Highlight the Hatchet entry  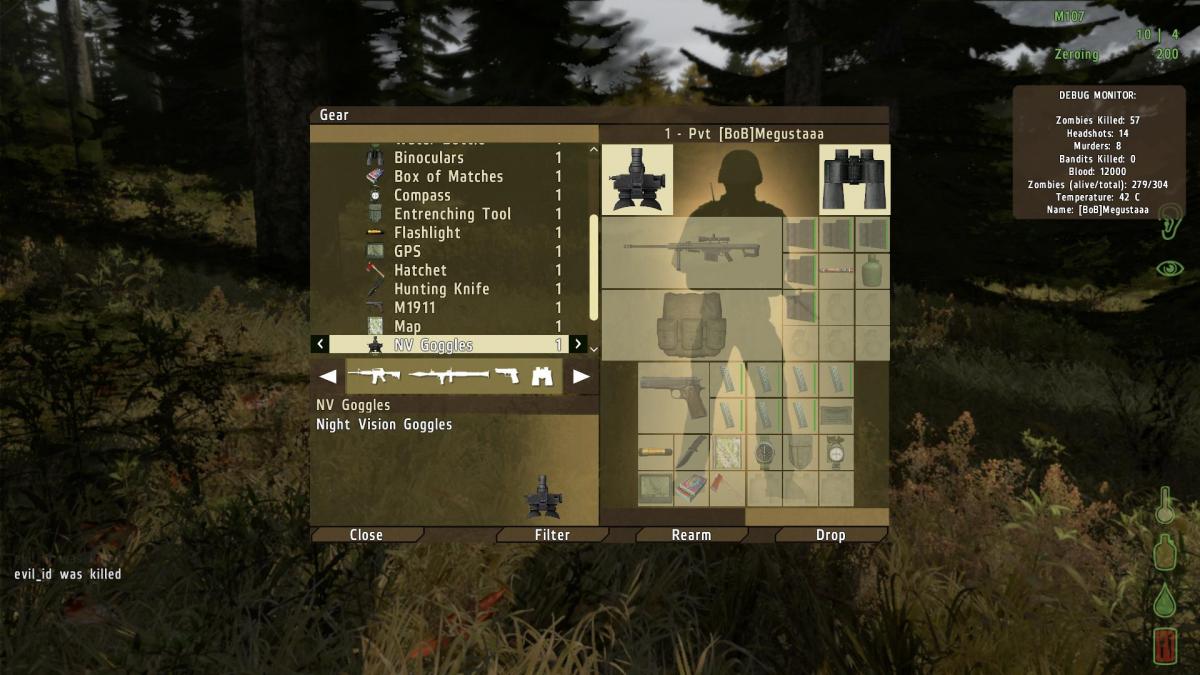[x=420, y=270]
